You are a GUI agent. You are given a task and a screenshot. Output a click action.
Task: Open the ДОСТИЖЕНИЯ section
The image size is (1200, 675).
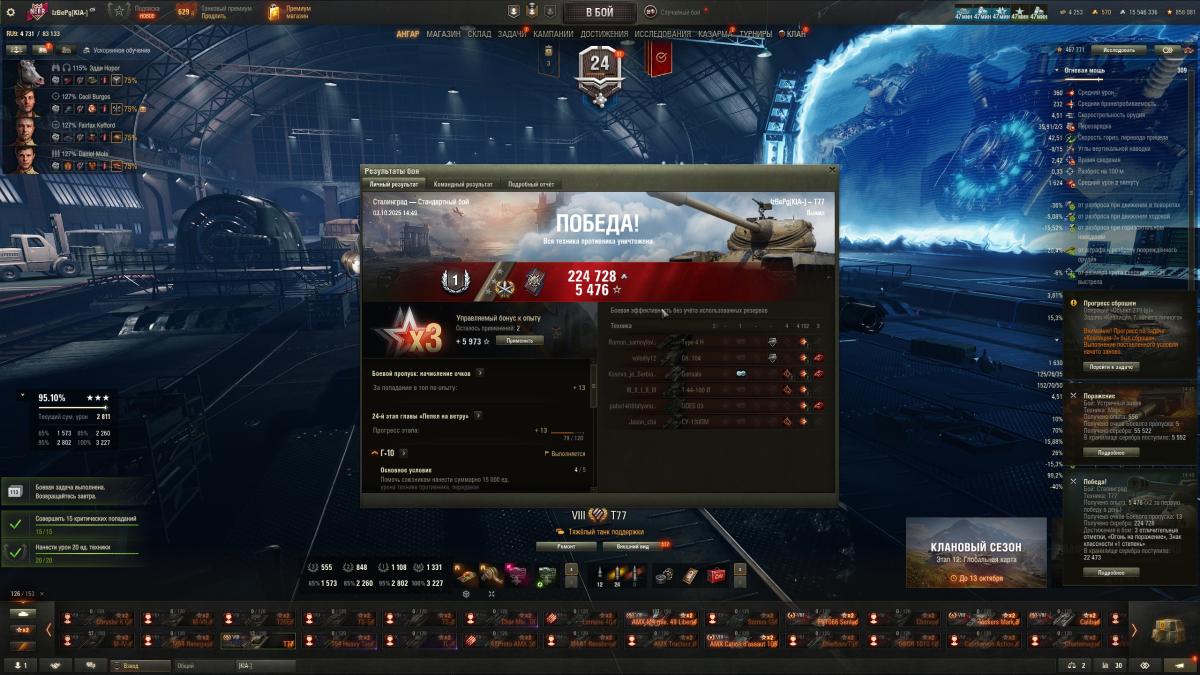pos(604,34)
